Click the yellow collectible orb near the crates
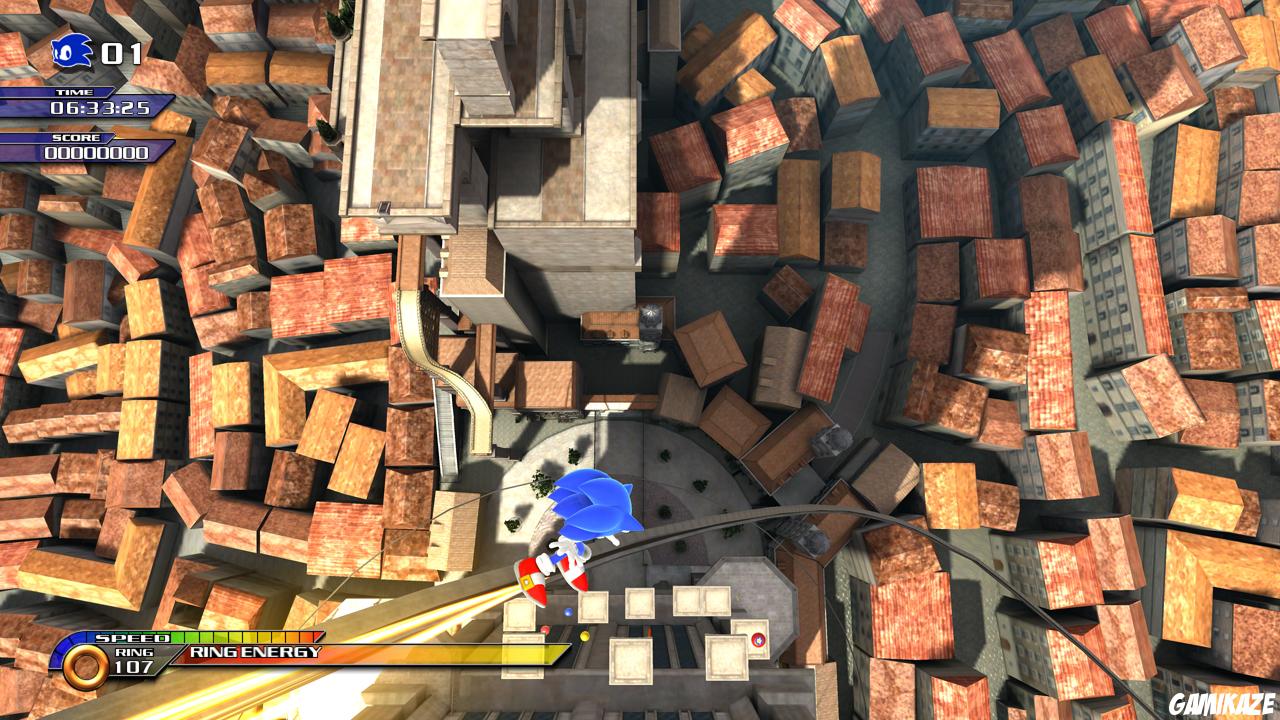The width and height of the screenshot is (1280, 720). [584, 636]
